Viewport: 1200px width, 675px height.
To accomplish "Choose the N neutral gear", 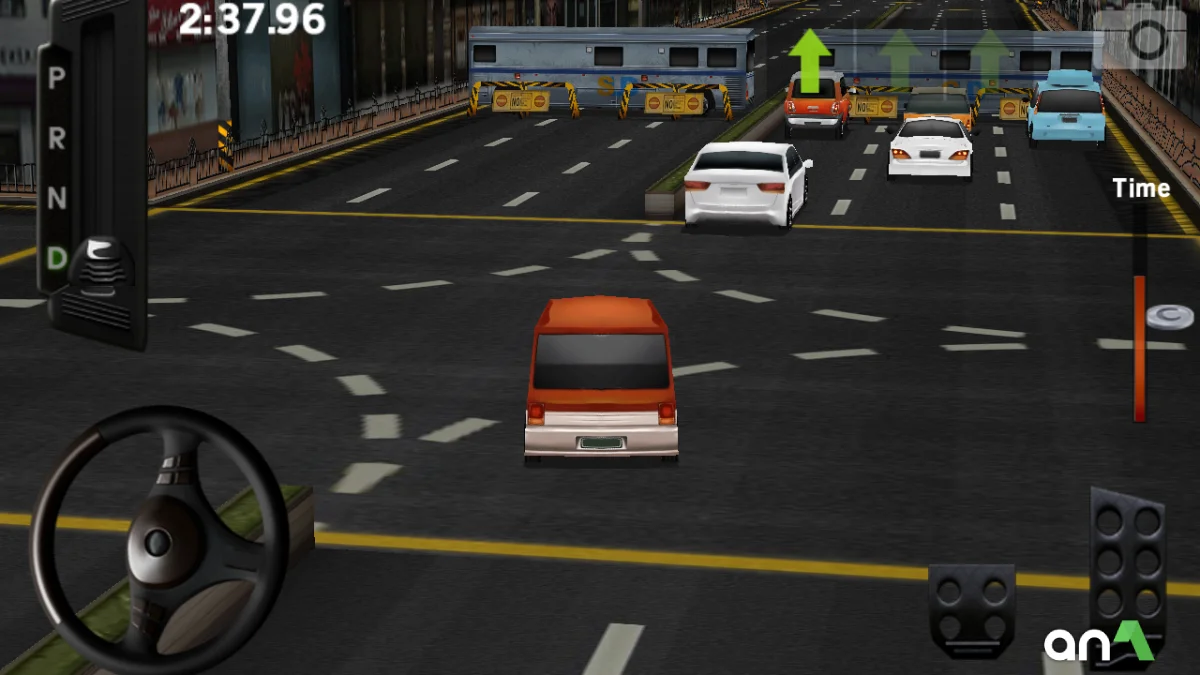I will click(57, 199).
